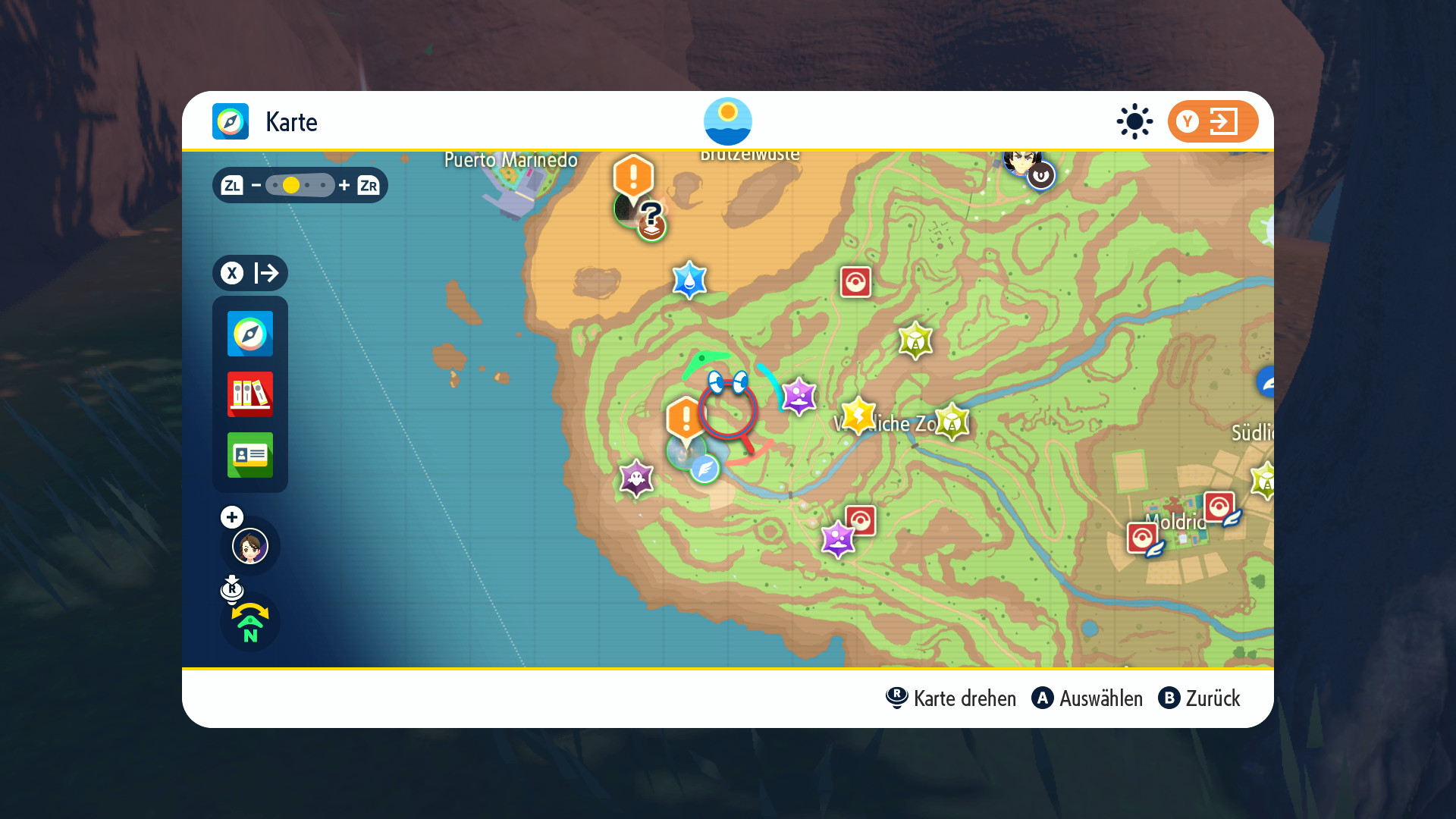Viewport: 1456px width, 819px height.
Task: Select the weather sun-over-sea icon
Action: (x=727, y=121)
